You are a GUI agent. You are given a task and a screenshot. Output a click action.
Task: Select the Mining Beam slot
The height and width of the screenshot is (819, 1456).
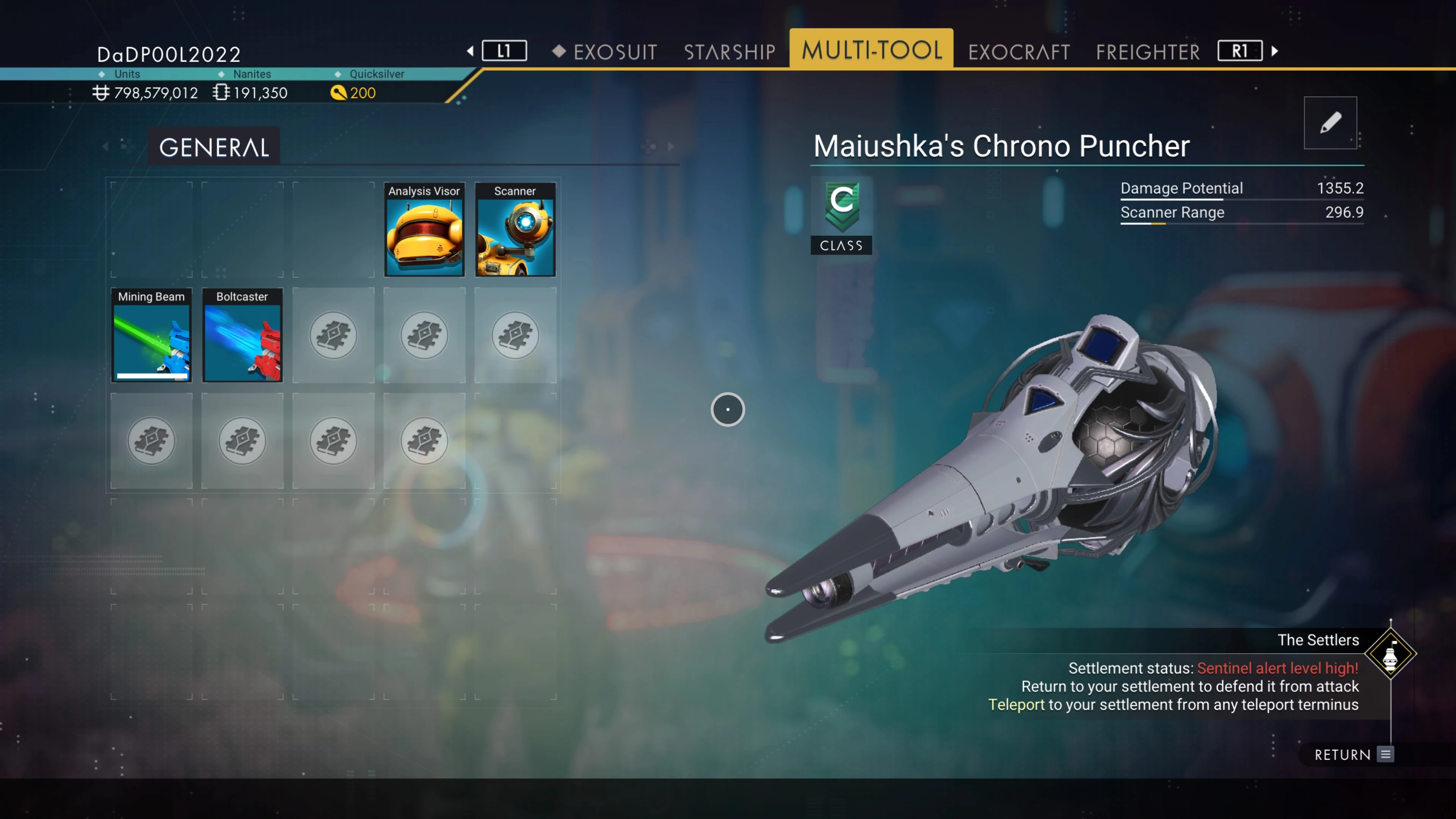coord(152,335)
